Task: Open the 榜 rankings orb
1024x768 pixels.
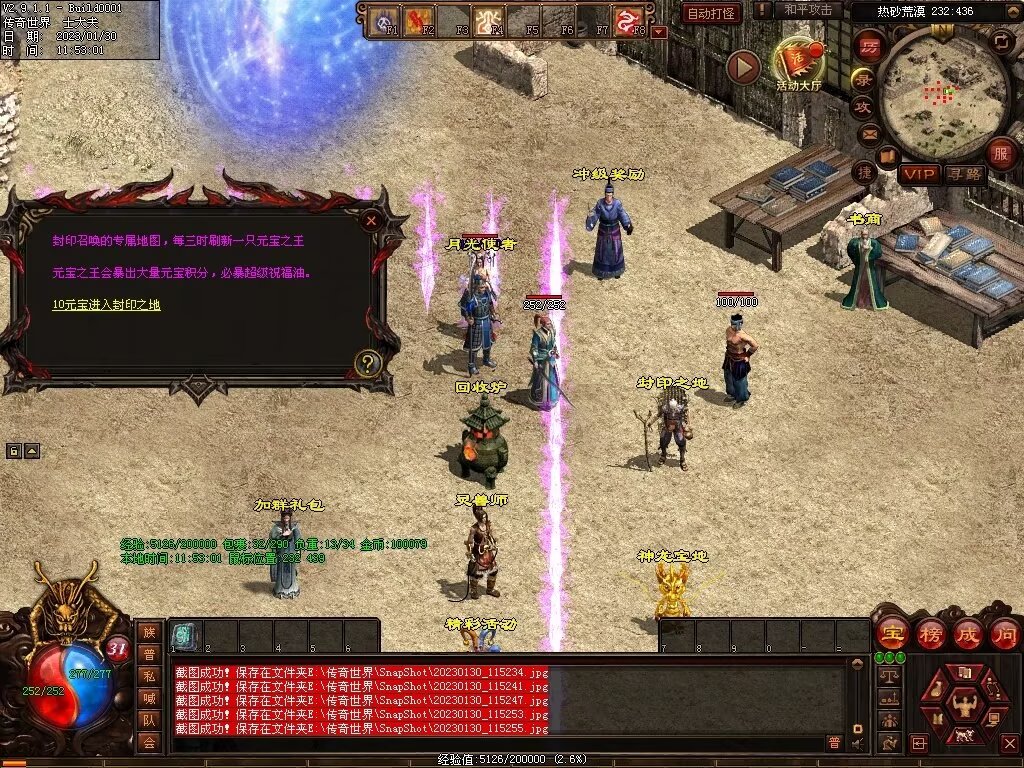Action: [x=929, y=633]
